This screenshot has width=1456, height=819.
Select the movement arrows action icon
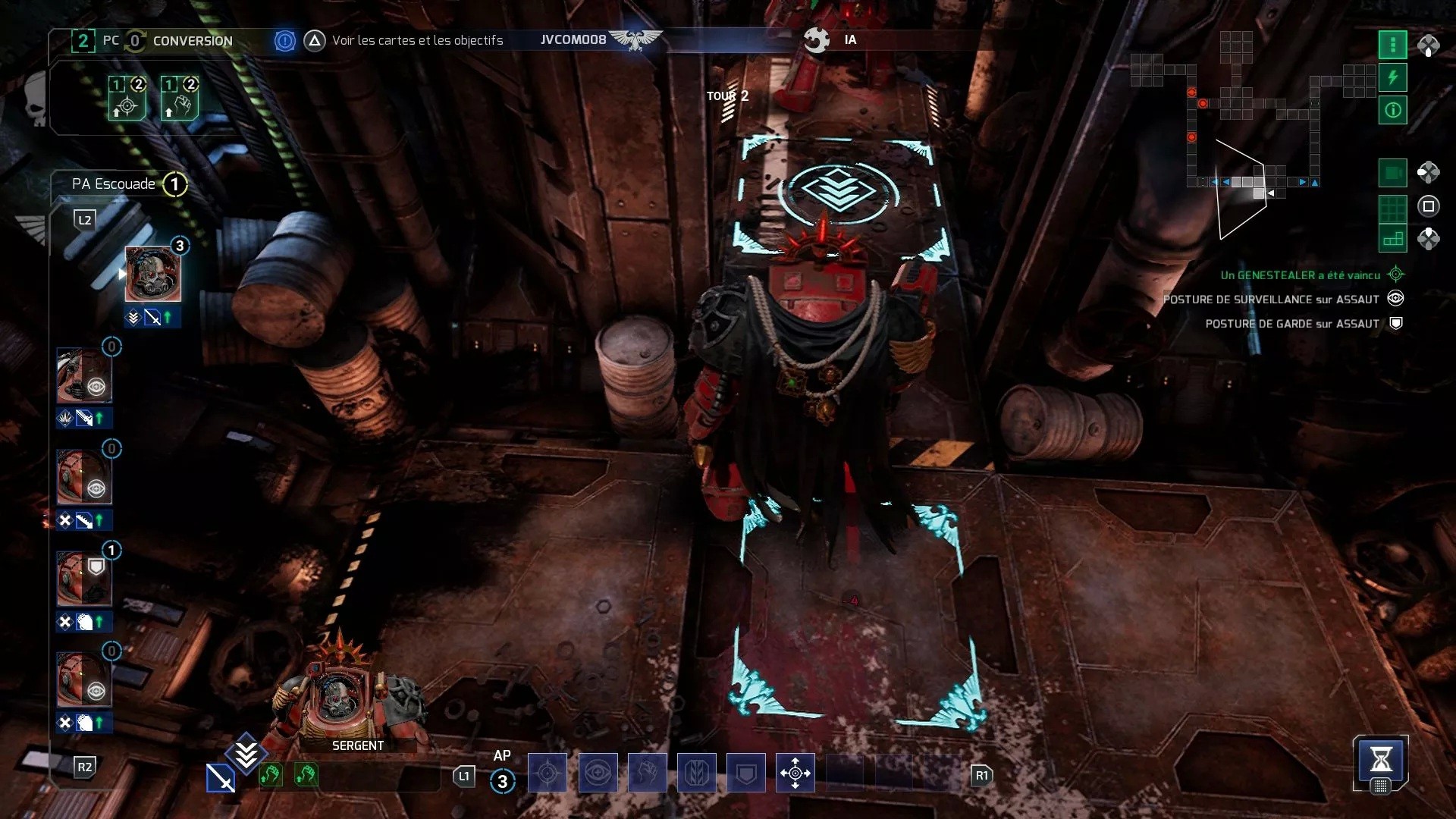click(x=795, y=773)
